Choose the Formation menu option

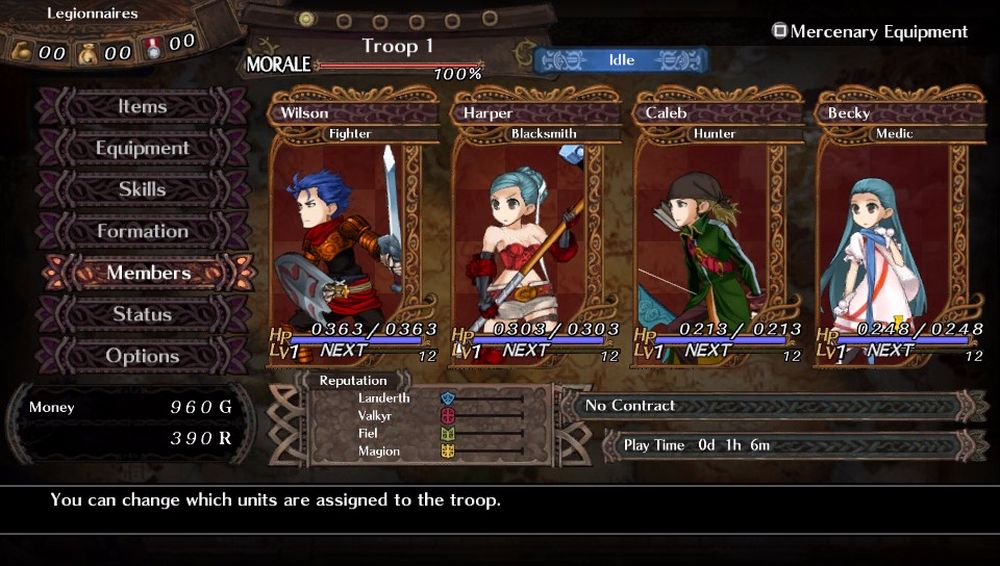[142, 232]
